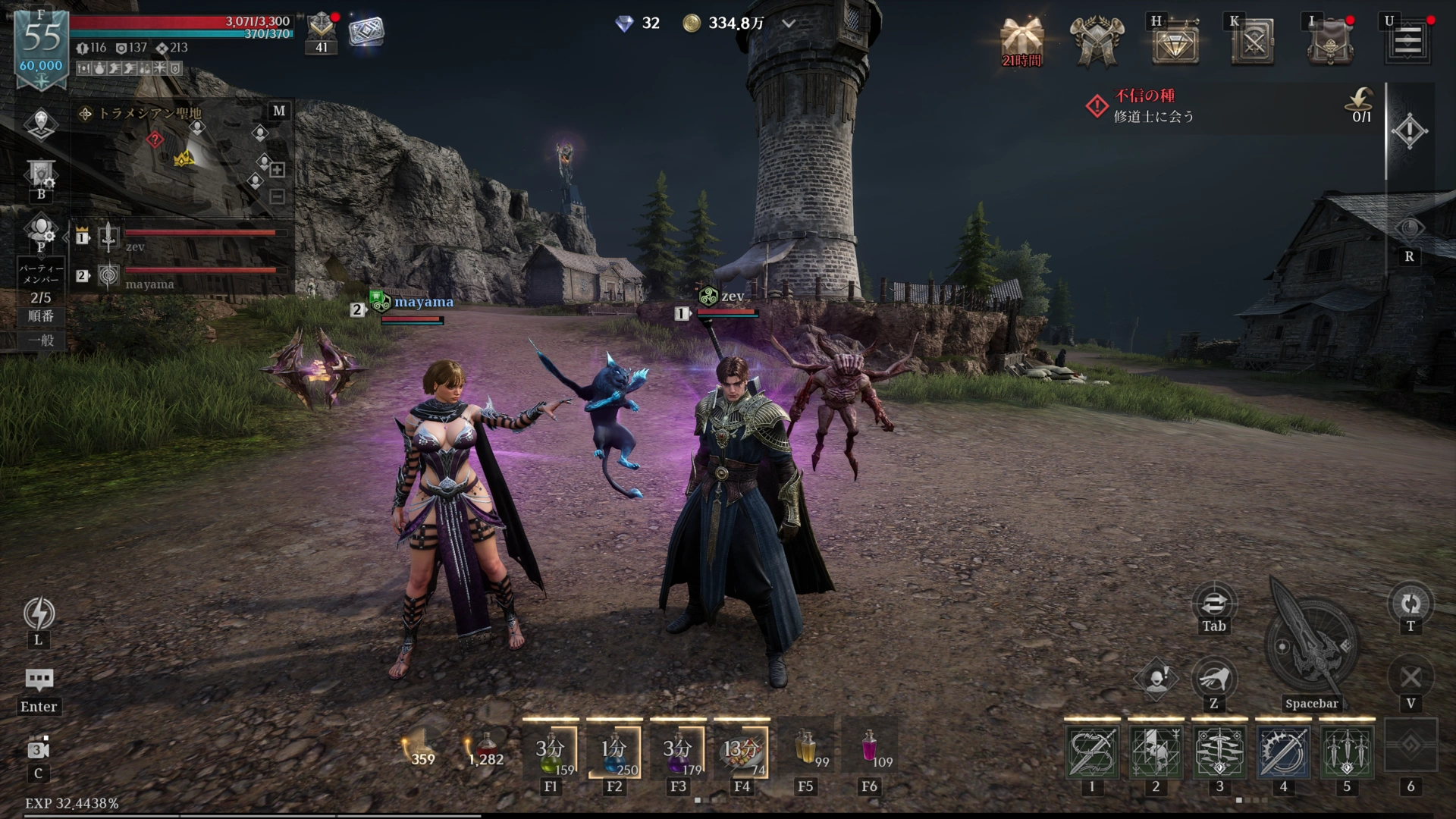
Task: Select party member mayama in party list
Action: pos(182,275)
